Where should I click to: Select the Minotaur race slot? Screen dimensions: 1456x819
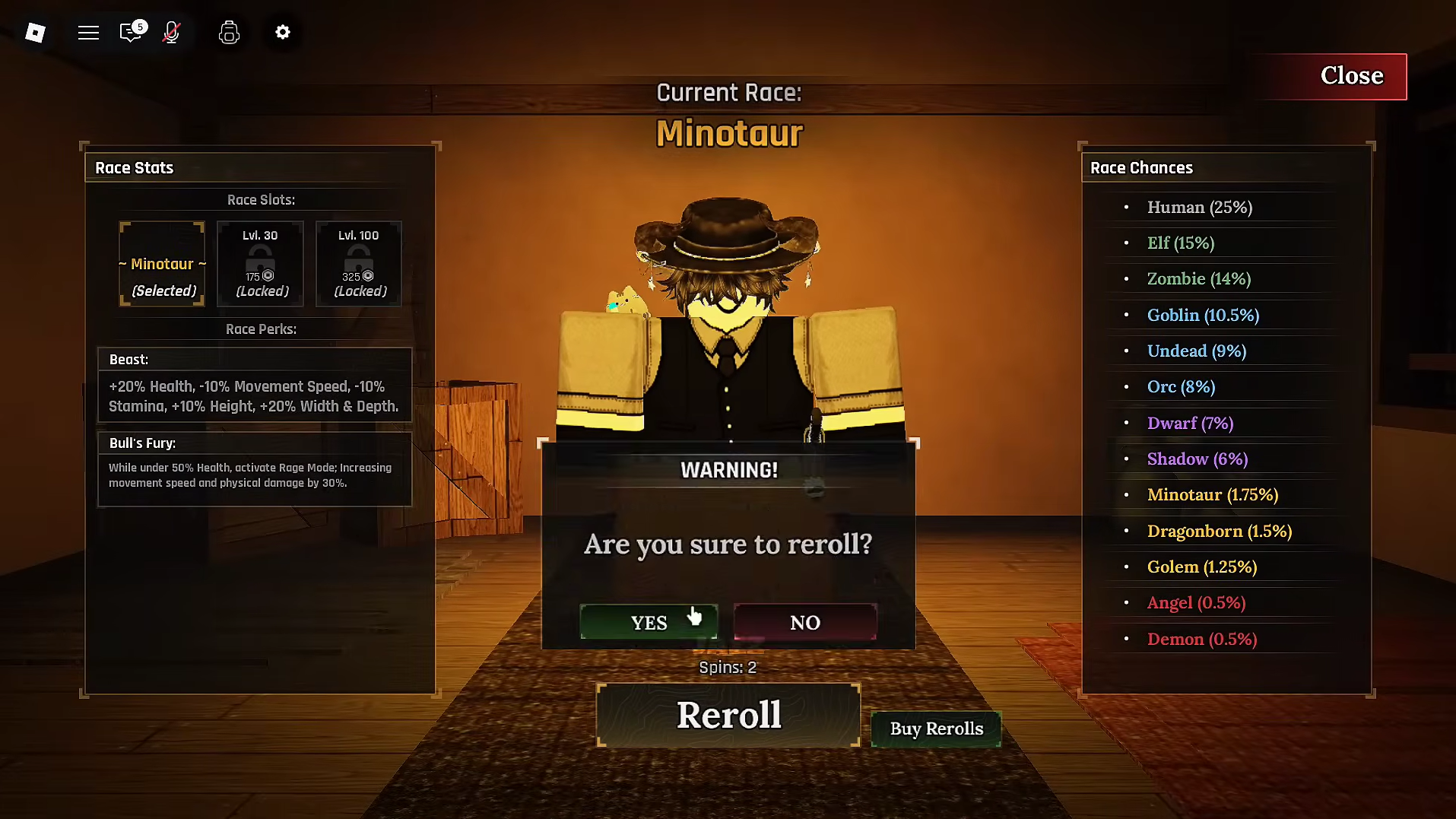pyautogui.click(x=162, y=264)
